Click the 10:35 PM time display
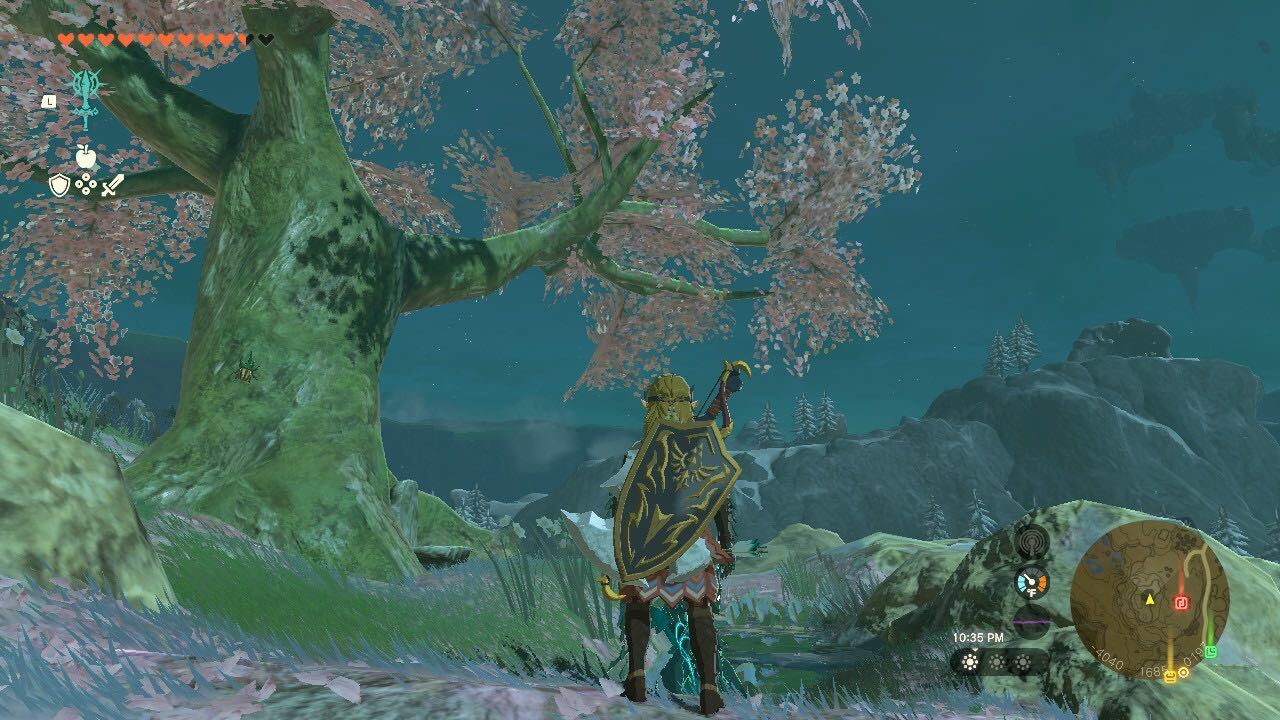Viewport: 1280px width, 720px height. tap(979, 637)
